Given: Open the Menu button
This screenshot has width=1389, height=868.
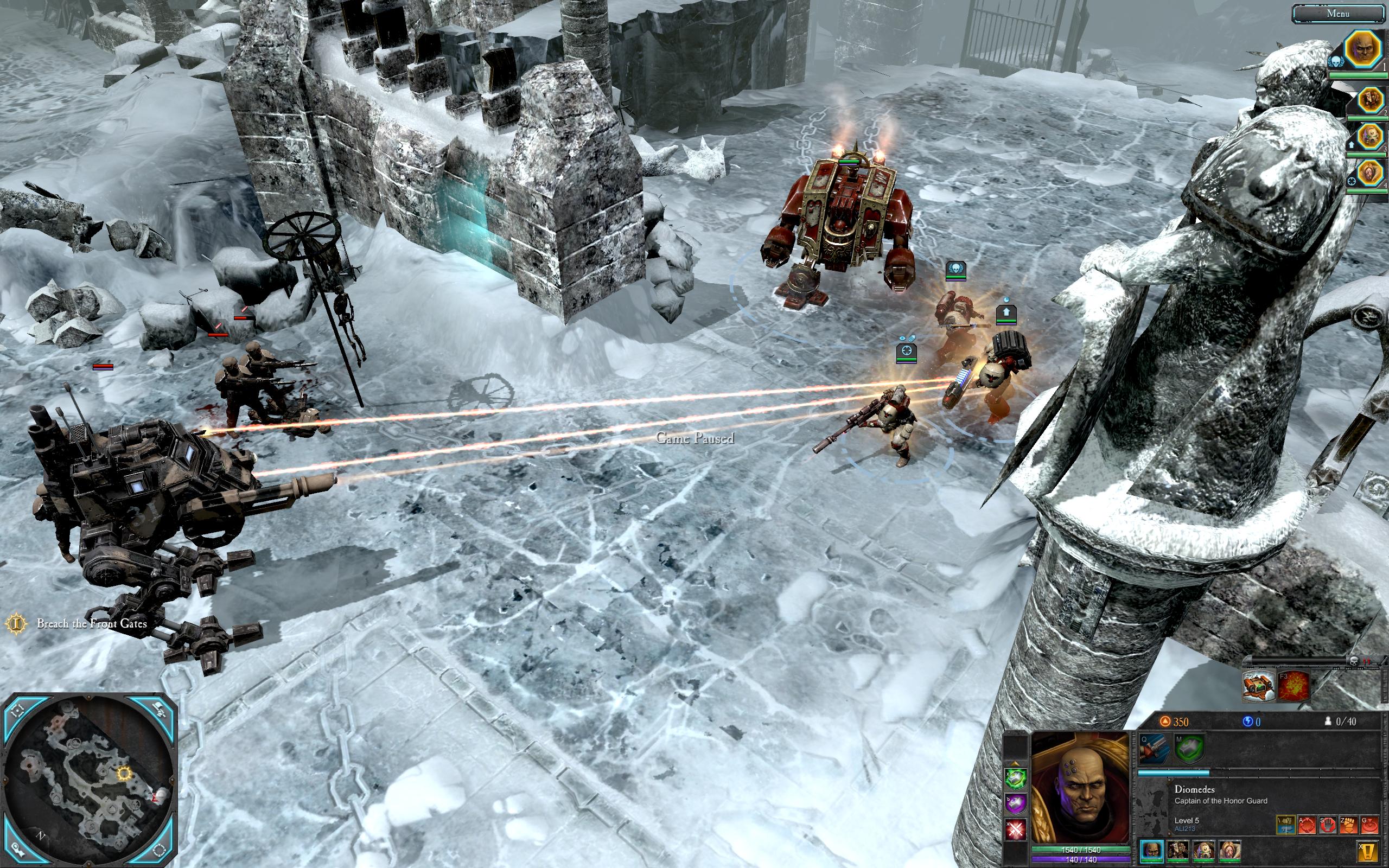Looking at the screenshot, I should (x=1337, y=13).
